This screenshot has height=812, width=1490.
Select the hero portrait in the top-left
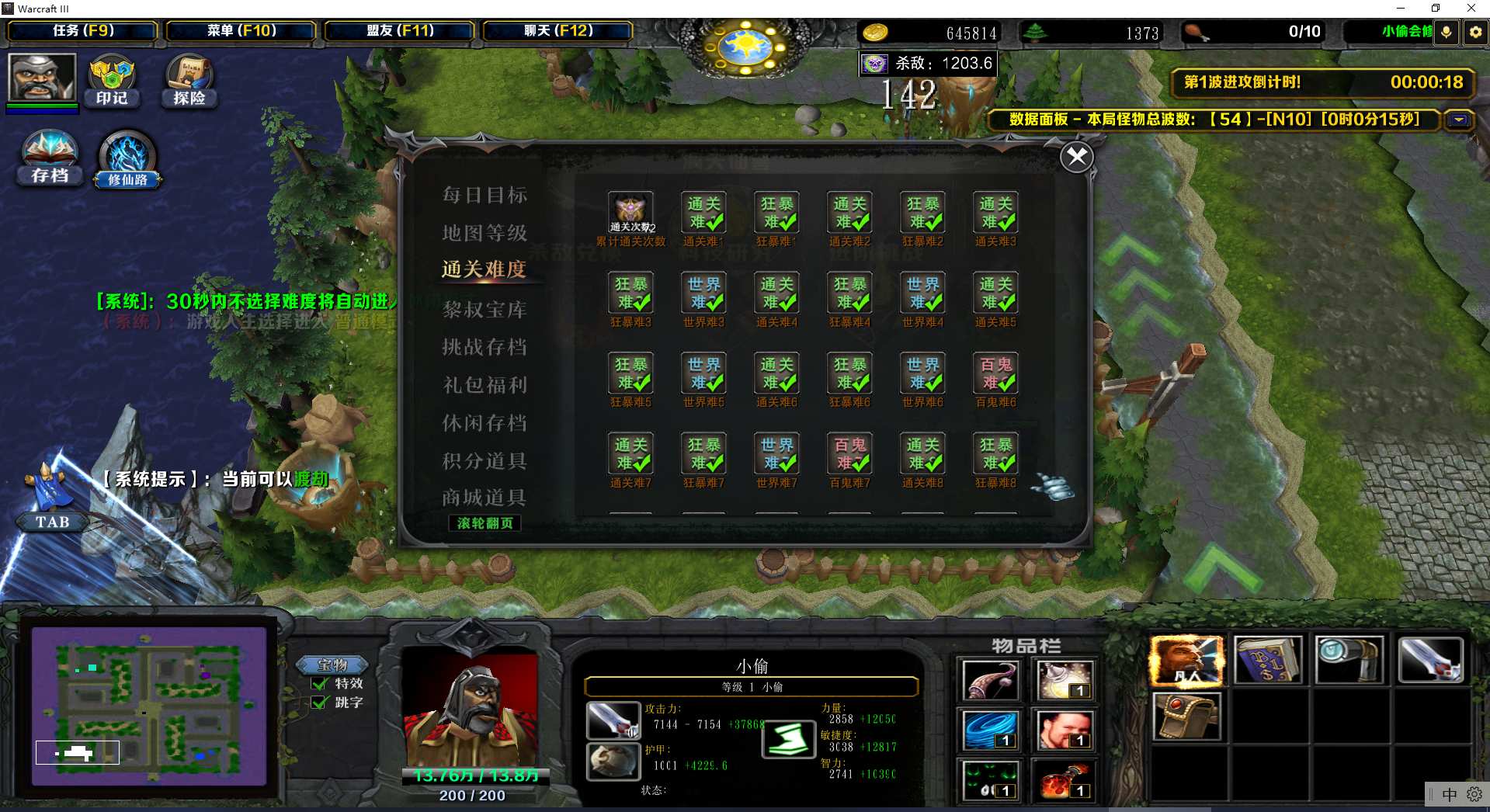pos(42,77)
